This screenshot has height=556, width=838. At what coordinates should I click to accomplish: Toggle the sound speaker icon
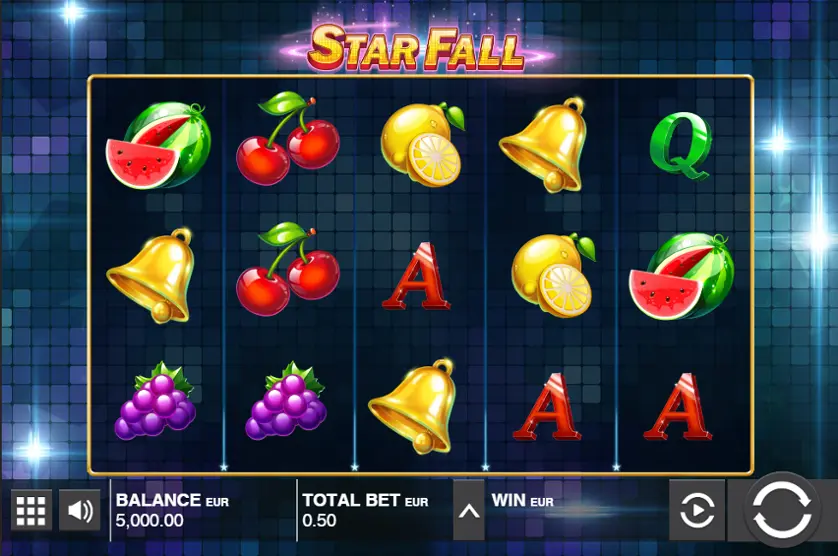click(x=80, y=511)
